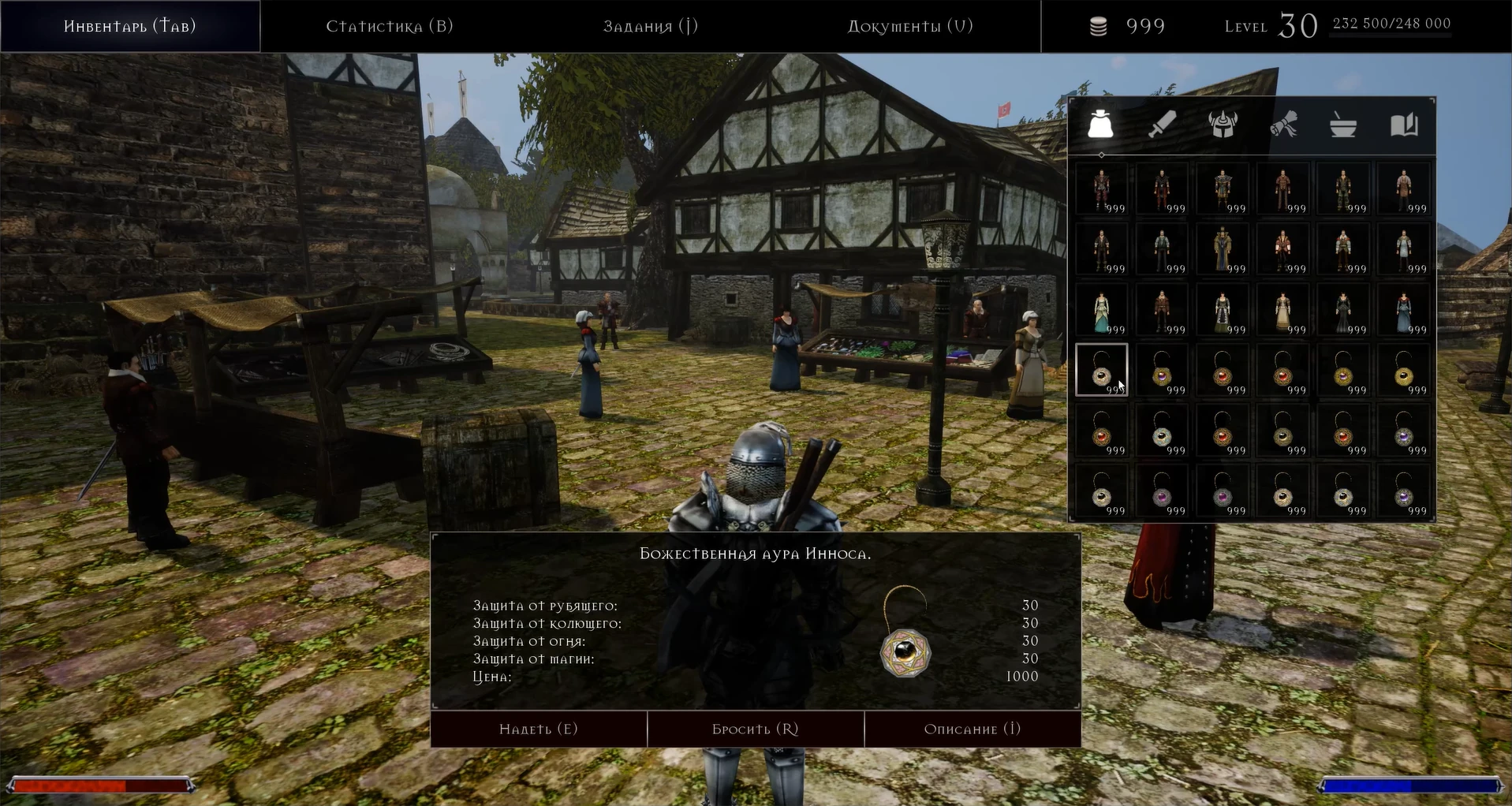Choose the plain all-gold amulet slot
This screenshot has width=1512, height=806.
pyautogui.click(x=1404, y=370)
